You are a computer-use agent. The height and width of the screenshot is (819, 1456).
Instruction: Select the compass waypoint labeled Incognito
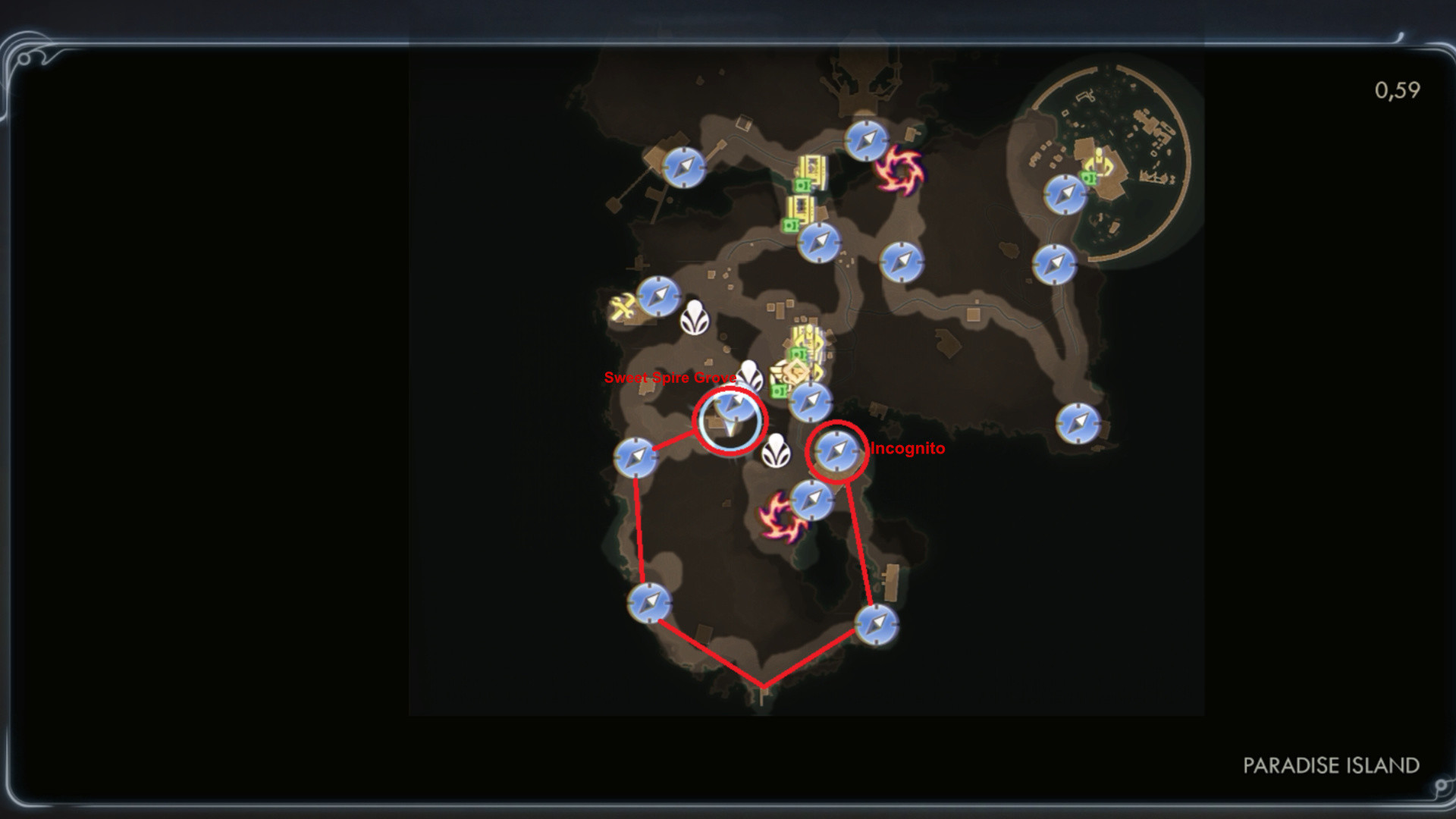click(x=836, y=451)
